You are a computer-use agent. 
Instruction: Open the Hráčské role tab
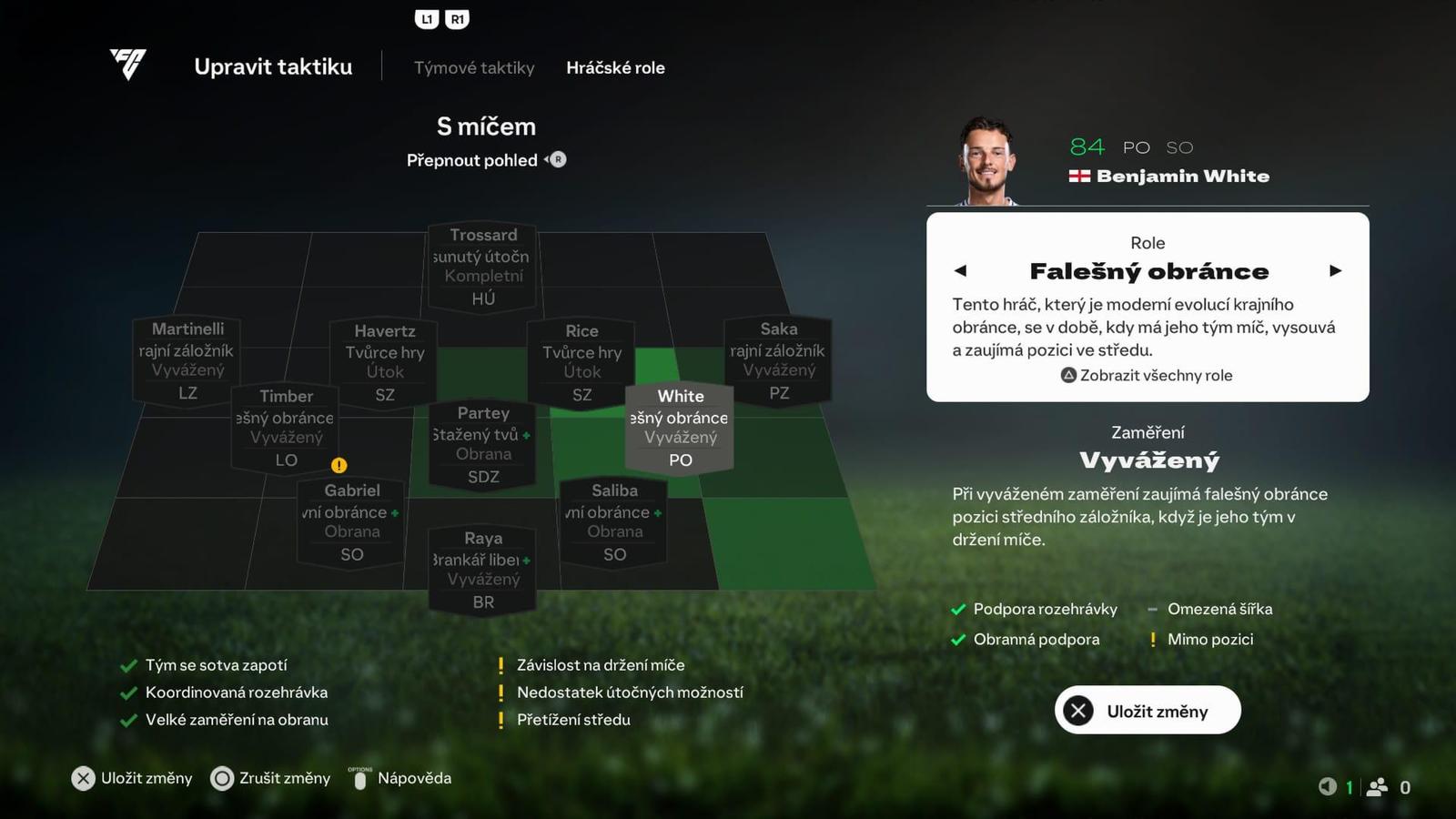pos(616,67)
